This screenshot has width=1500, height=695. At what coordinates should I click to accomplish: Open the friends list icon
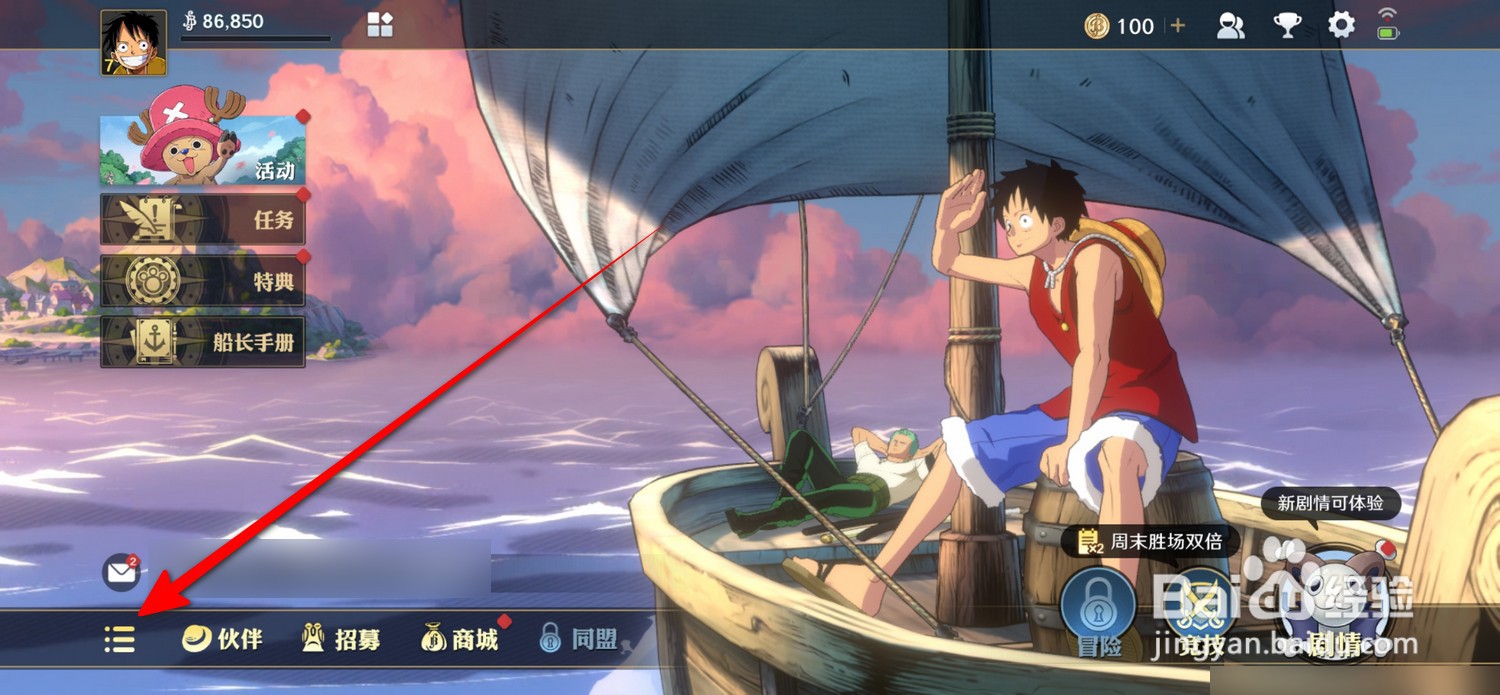tap(1230, 26)
